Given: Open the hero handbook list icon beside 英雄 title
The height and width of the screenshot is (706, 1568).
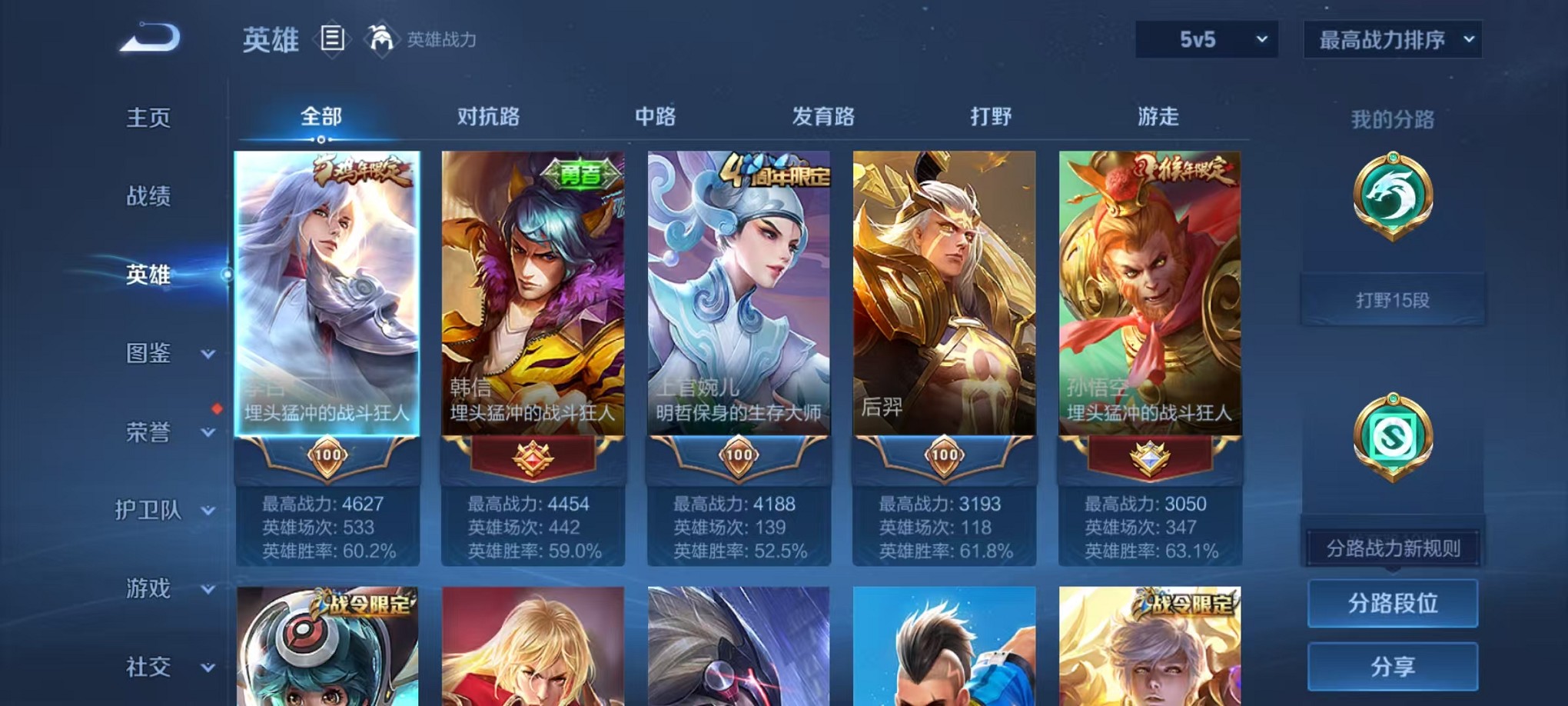Looking at the screenshot, I should point(332,40).
